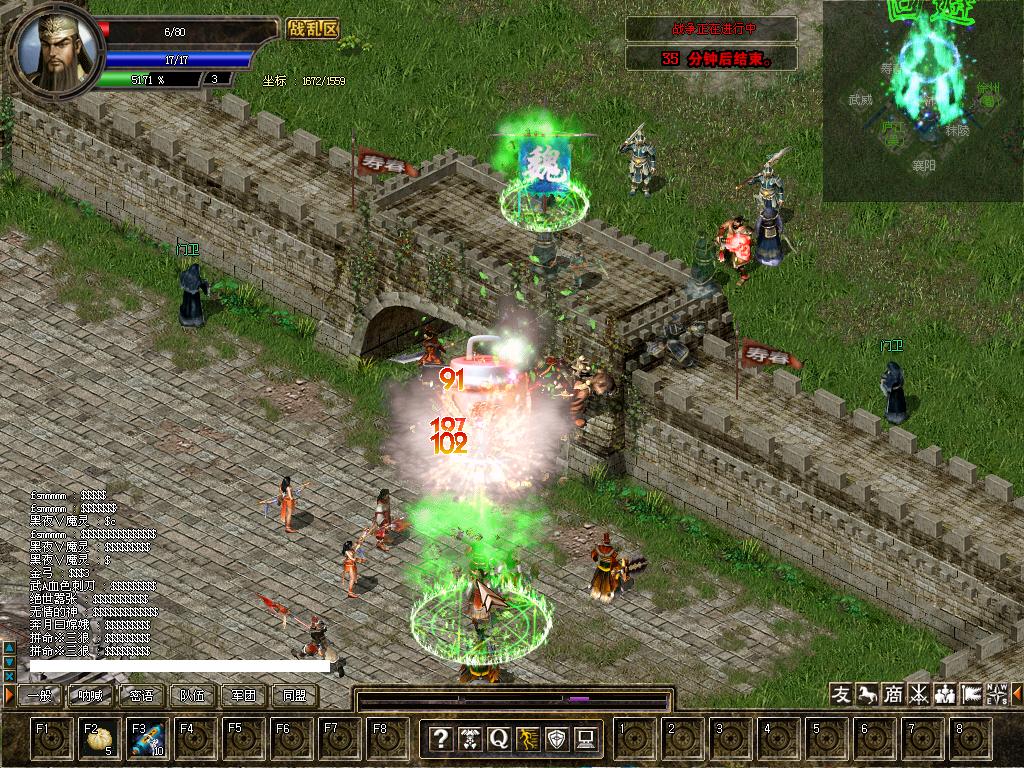Viewport: 1024px width, 768px height.
Task: Click the 战乱区 zone button
Action: 312,29
